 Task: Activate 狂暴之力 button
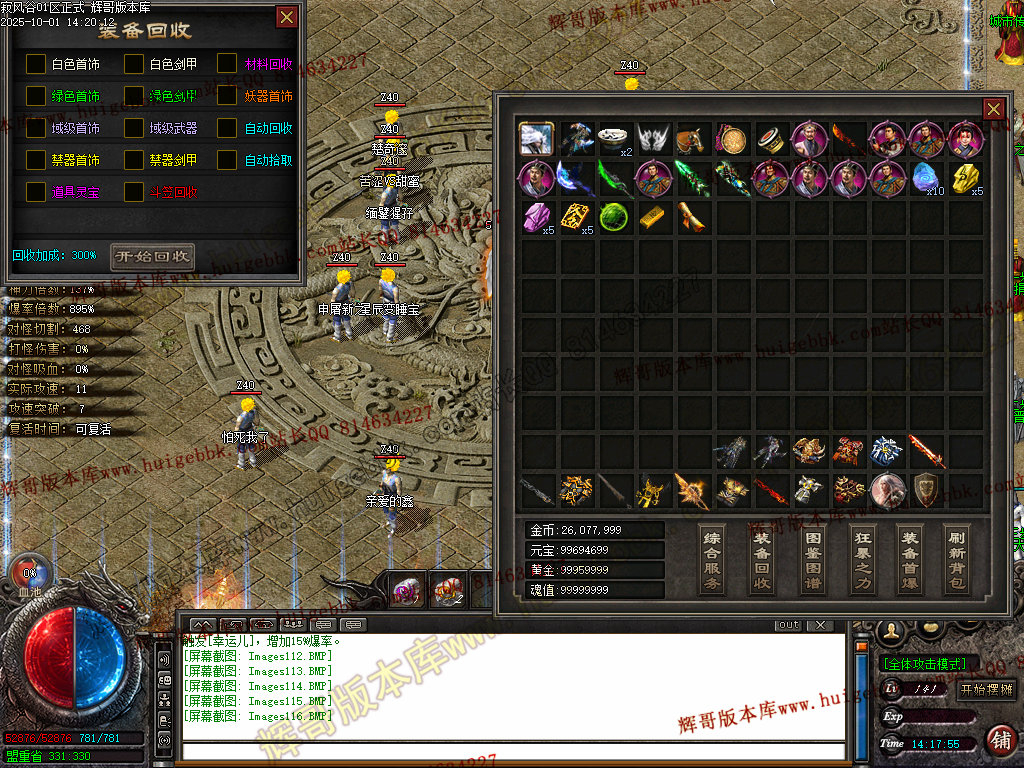(862, 559)
